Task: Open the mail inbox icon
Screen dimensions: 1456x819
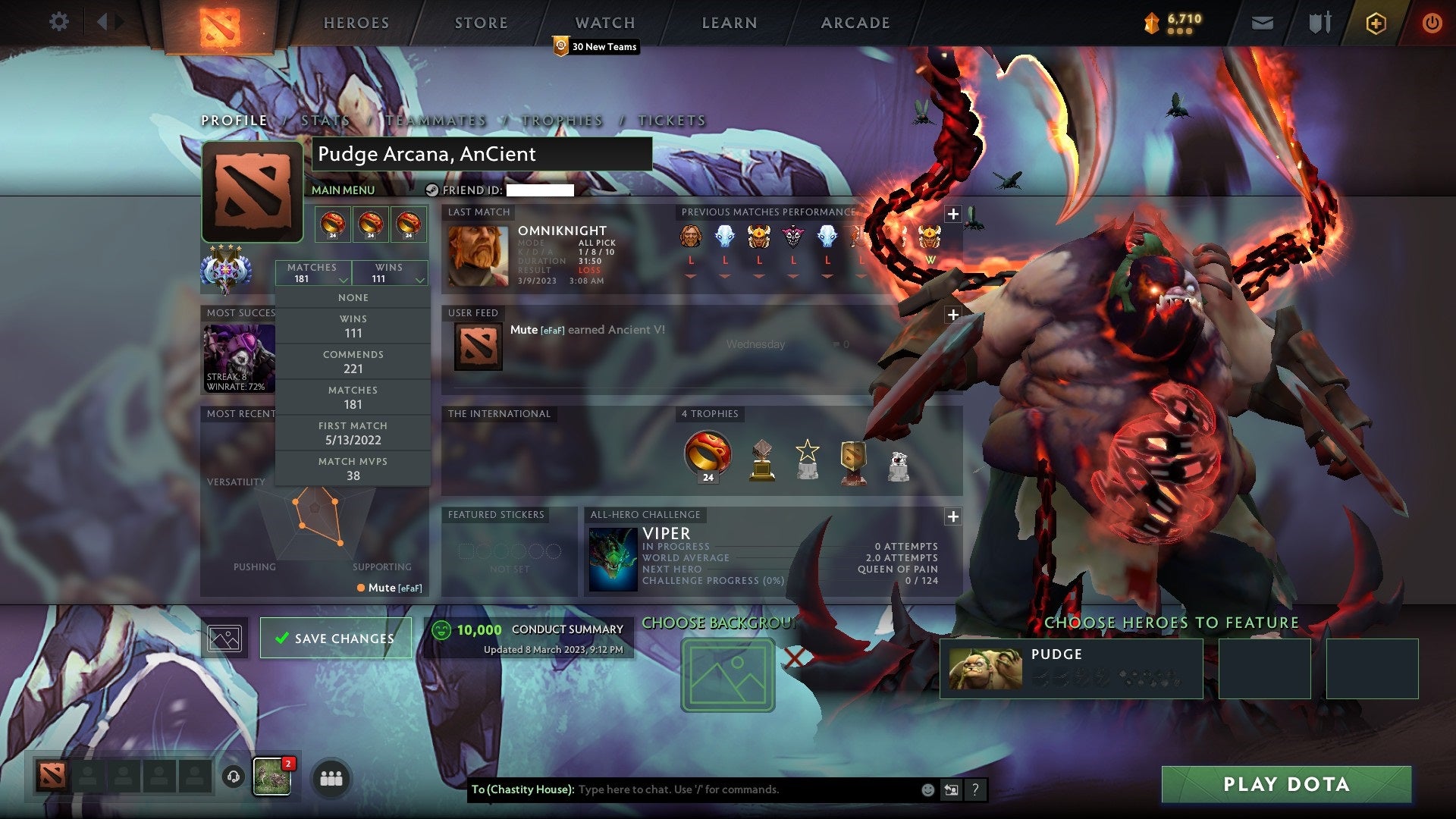Action: coord(1263,22)
